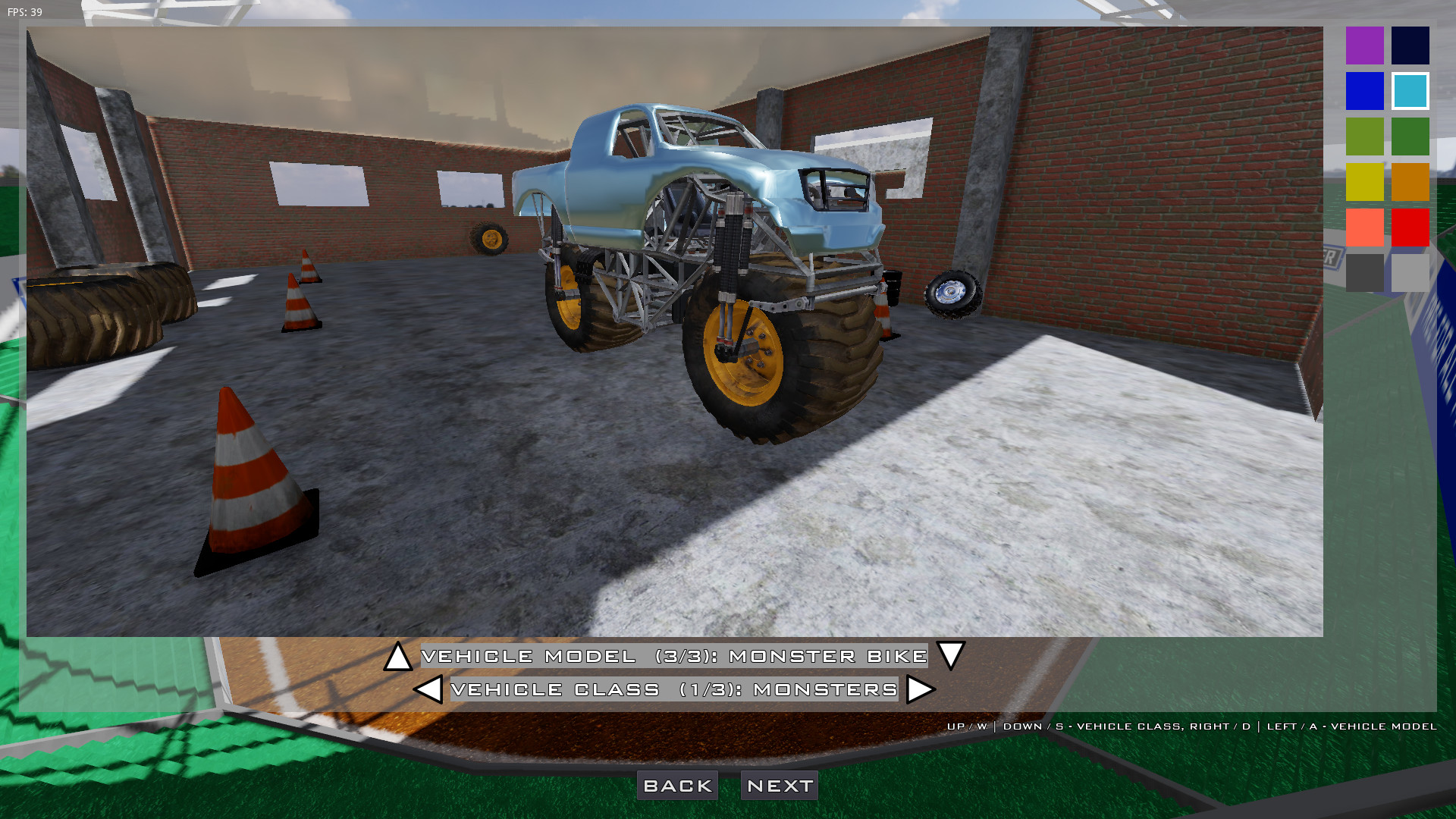Select the purple vehicle color swatch
This screenshot has height=819, width=1456.
point(1364,45)
